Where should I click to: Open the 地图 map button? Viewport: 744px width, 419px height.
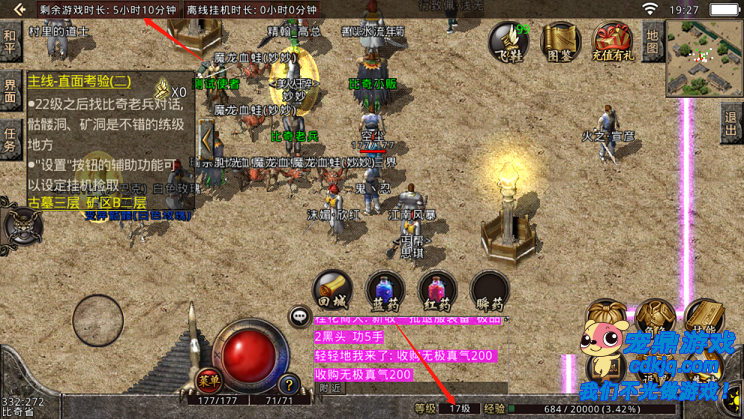click(x=653, y=41)
